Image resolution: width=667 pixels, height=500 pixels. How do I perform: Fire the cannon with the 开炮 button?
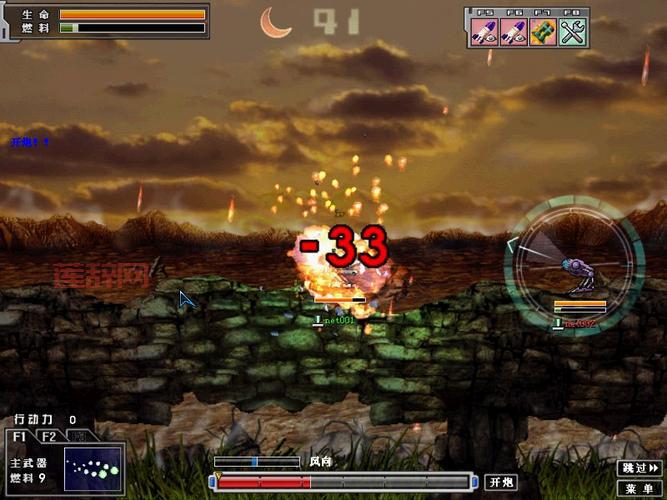pyautogui.click(x=501, y=482)
